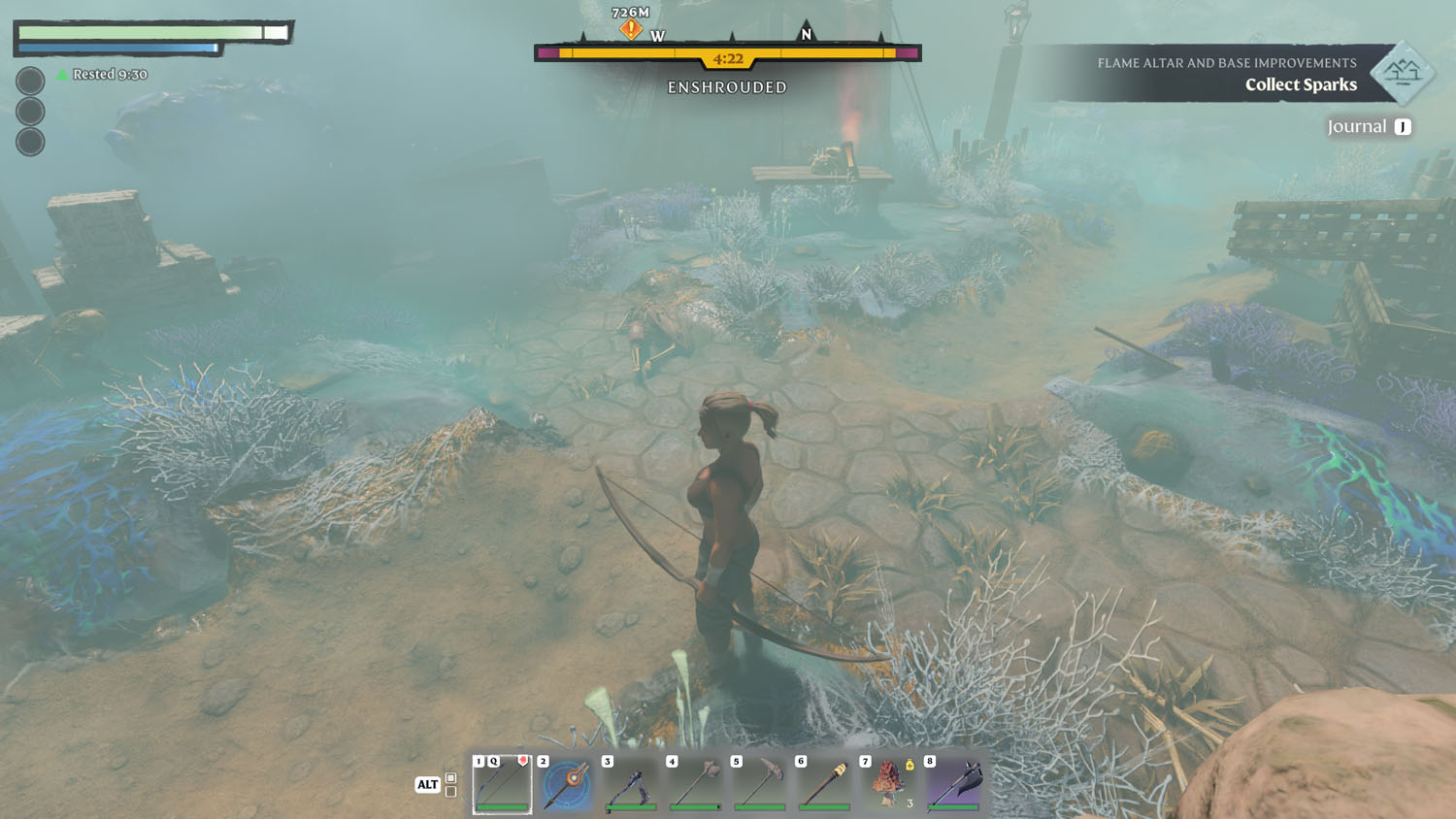
Task: Select the dark battle axe in slot 8
Action: (954, 783)
